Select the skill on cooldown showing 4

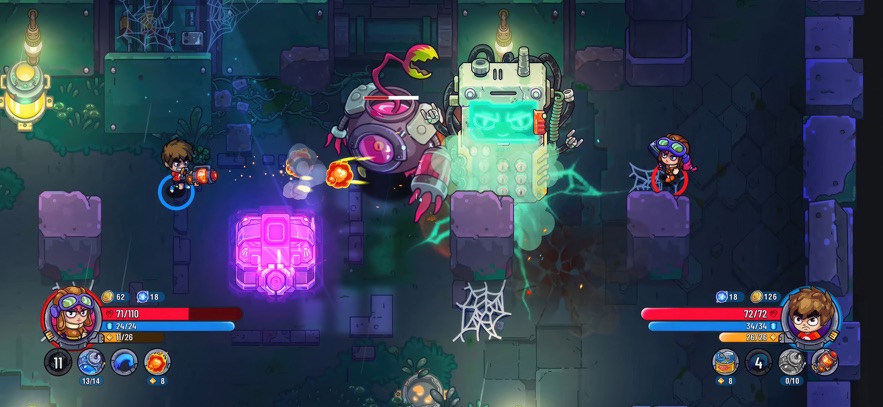pos(758,361)
